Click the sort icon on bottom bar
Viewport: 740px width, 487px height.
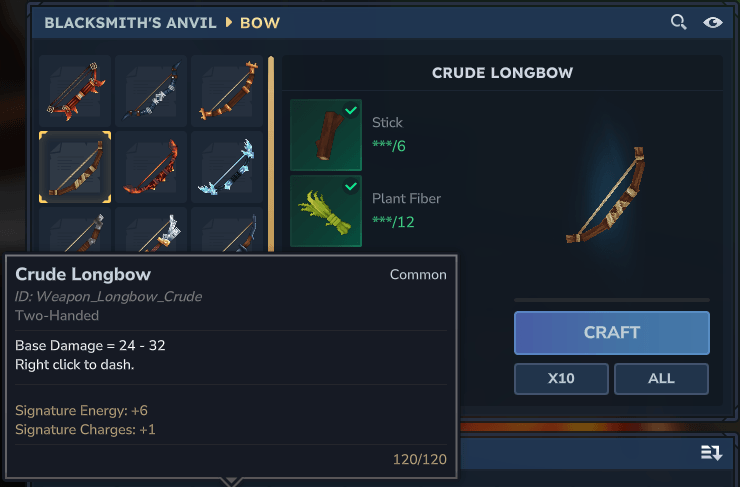click(711, 453)
